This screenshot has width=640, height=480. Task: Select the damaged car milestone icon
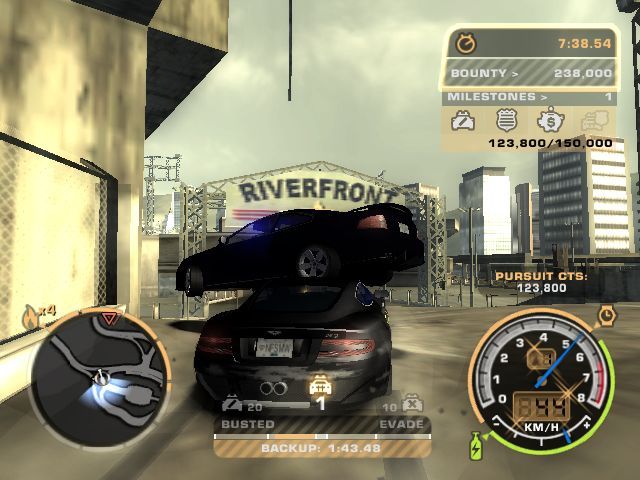[464, 121]
